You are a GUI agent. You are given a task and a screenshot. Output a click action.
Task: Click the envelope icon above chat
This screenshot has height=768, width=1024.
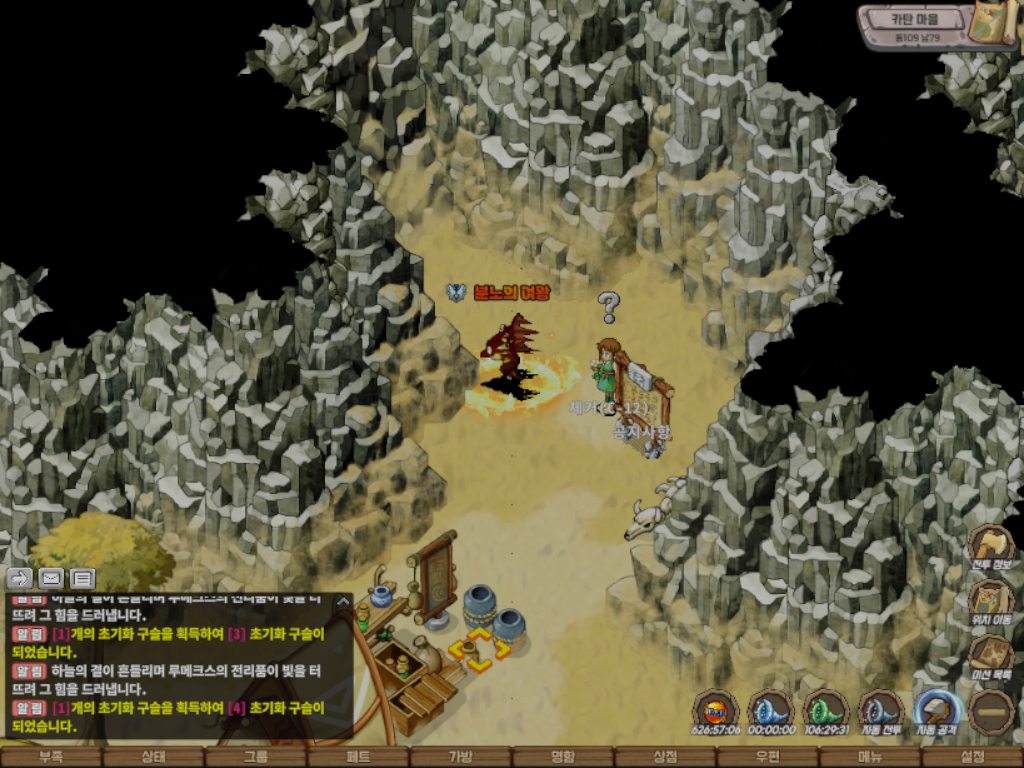pyautogui.click(x=51, y=578)
